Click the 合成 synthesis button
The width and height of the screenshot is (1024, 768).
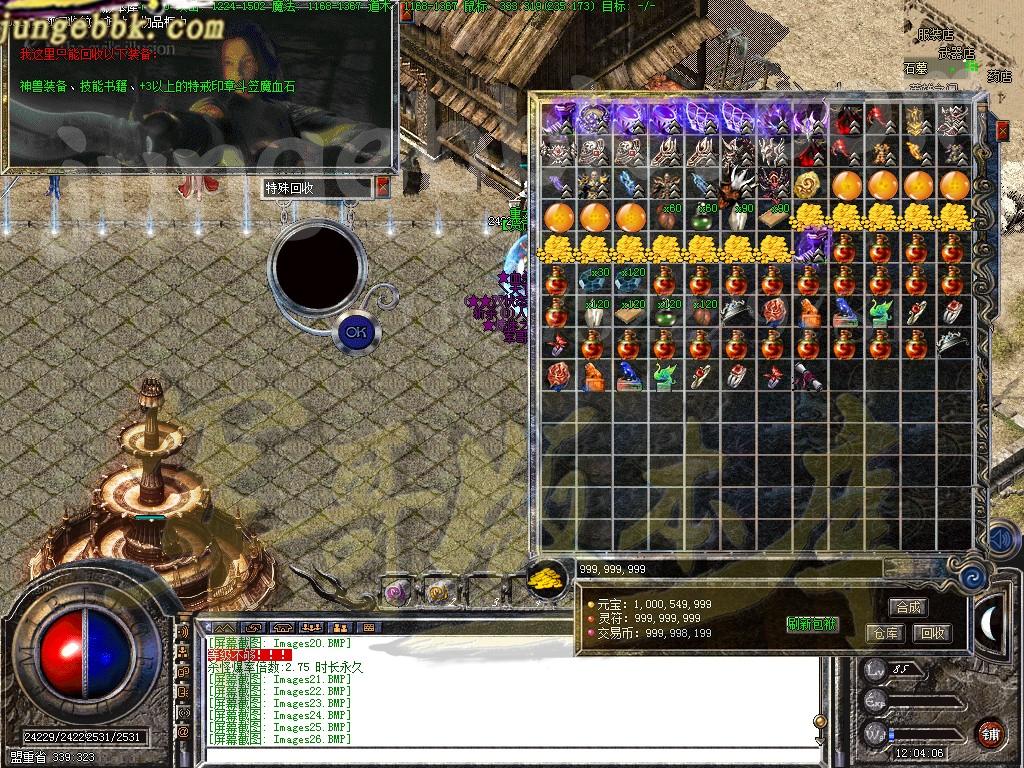point(908,607)
